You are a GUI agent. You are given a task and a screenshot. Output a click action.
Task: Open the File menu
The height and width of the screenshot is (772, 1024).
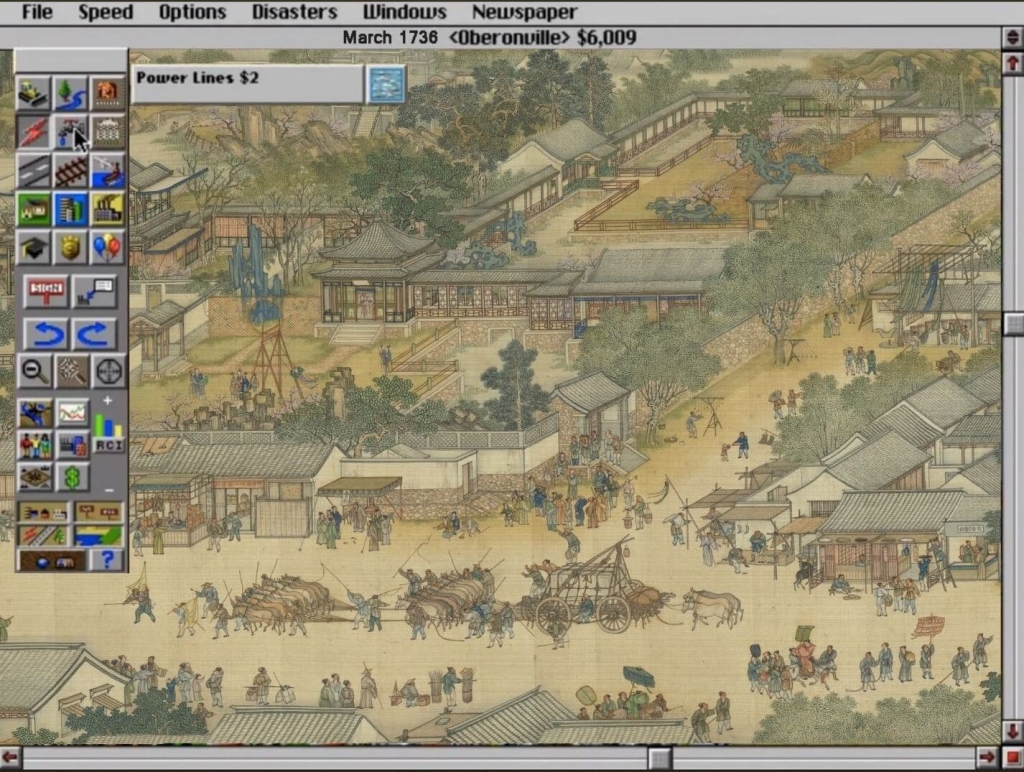(36, 12)
